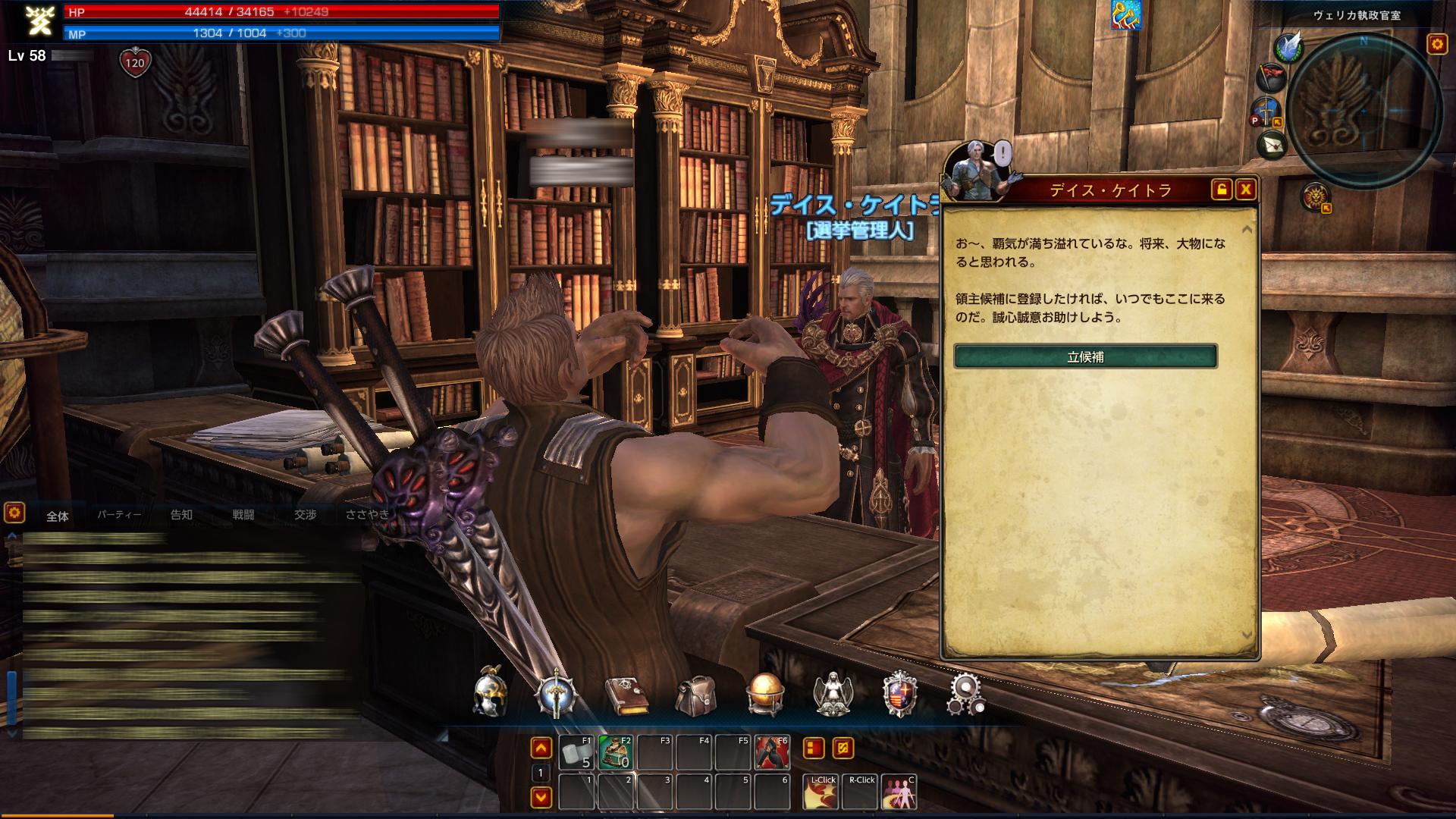
Task: Open minimap settings gear button
Action: click(x=1437, y=44)
